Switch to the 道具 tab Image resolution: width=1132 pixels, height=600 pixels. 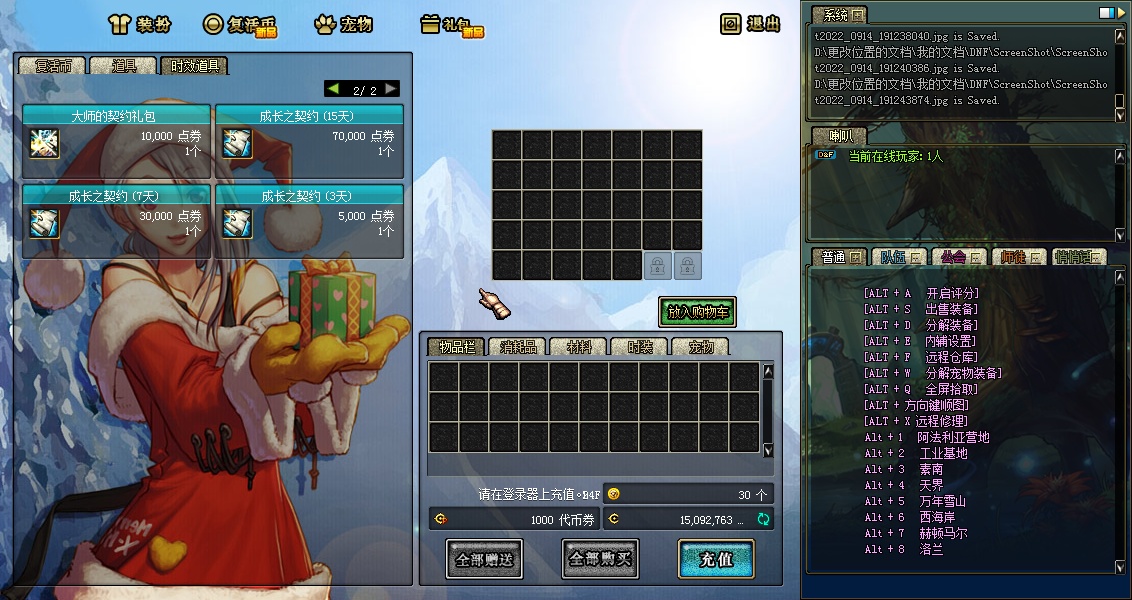[x=124, y=66]
